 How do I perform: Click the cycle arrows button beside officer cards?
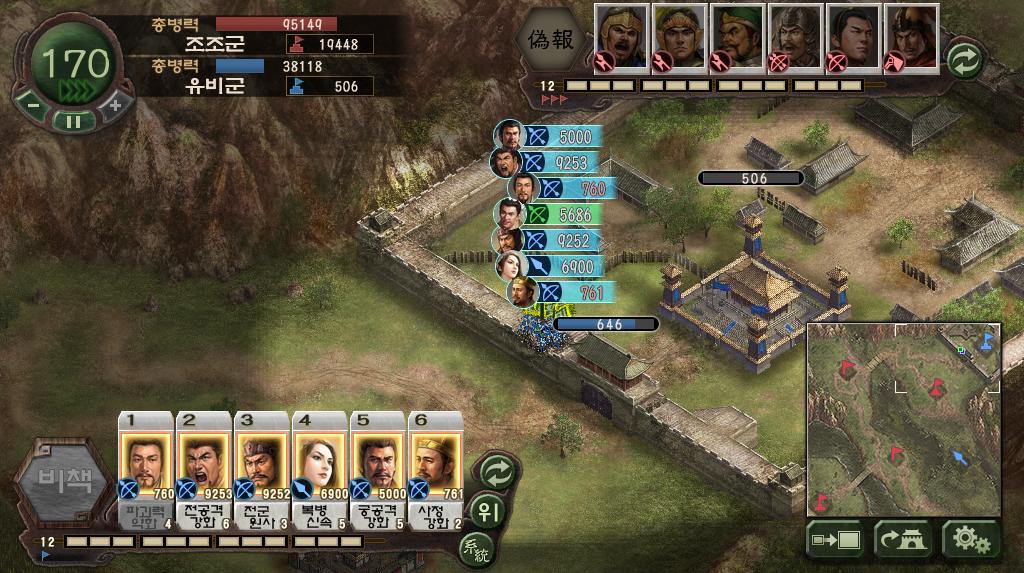(x=497, y=471)
